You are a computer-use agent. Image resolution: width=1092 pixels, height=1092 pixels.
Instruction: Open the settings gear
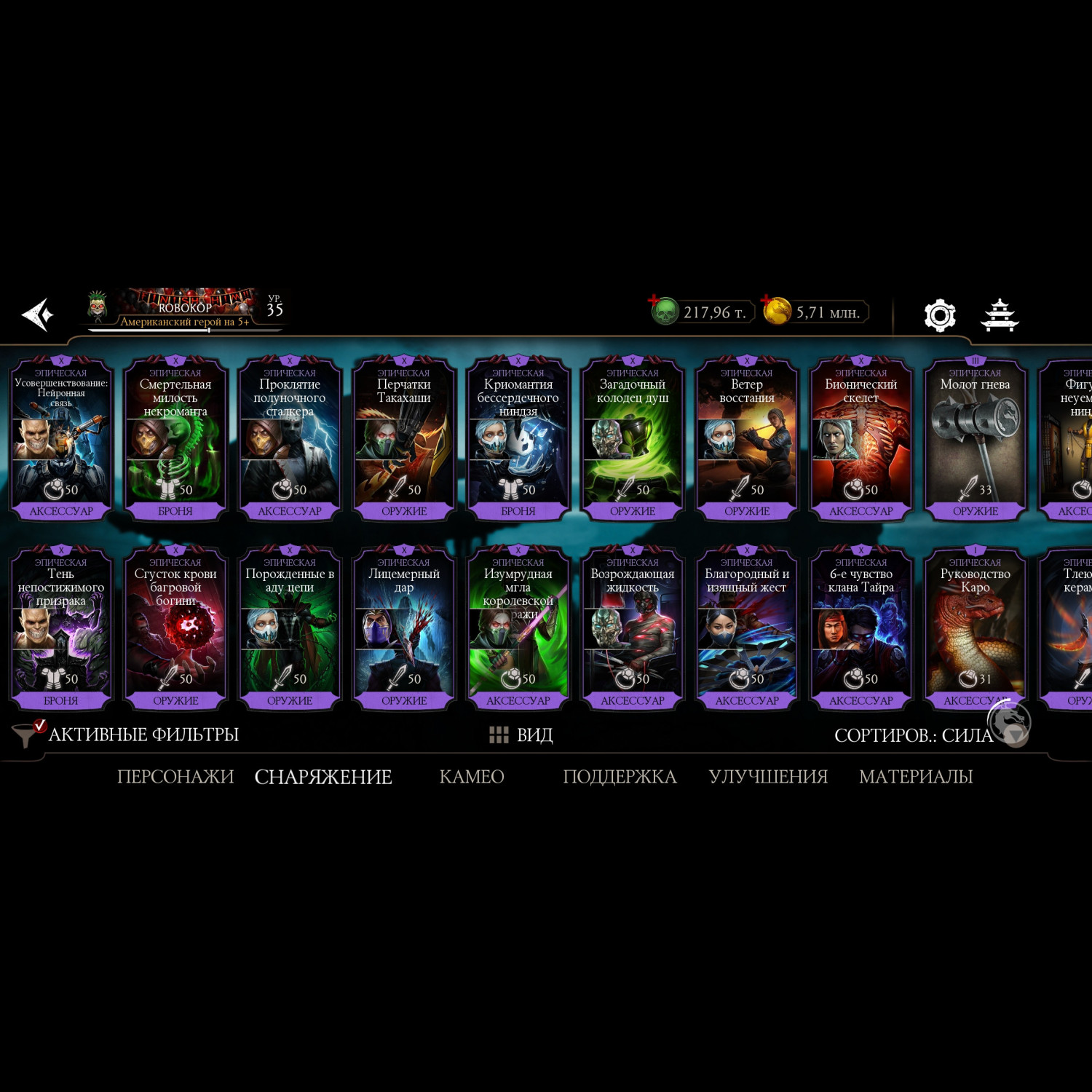point(939,315)
